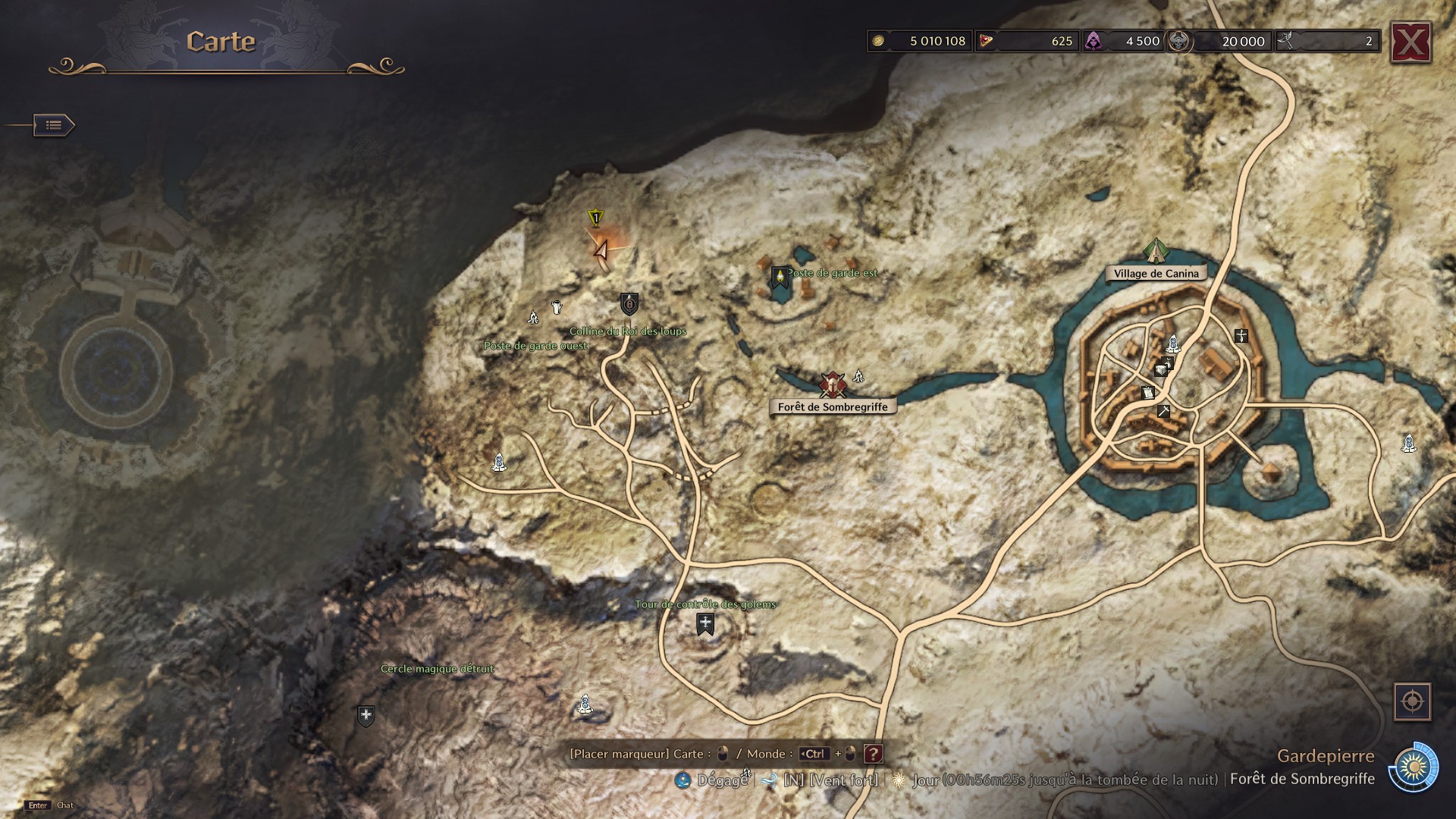Open the legend panel via the left-edge list arrow
This screenshot has height=819, width=1456.
pos(53,125)
